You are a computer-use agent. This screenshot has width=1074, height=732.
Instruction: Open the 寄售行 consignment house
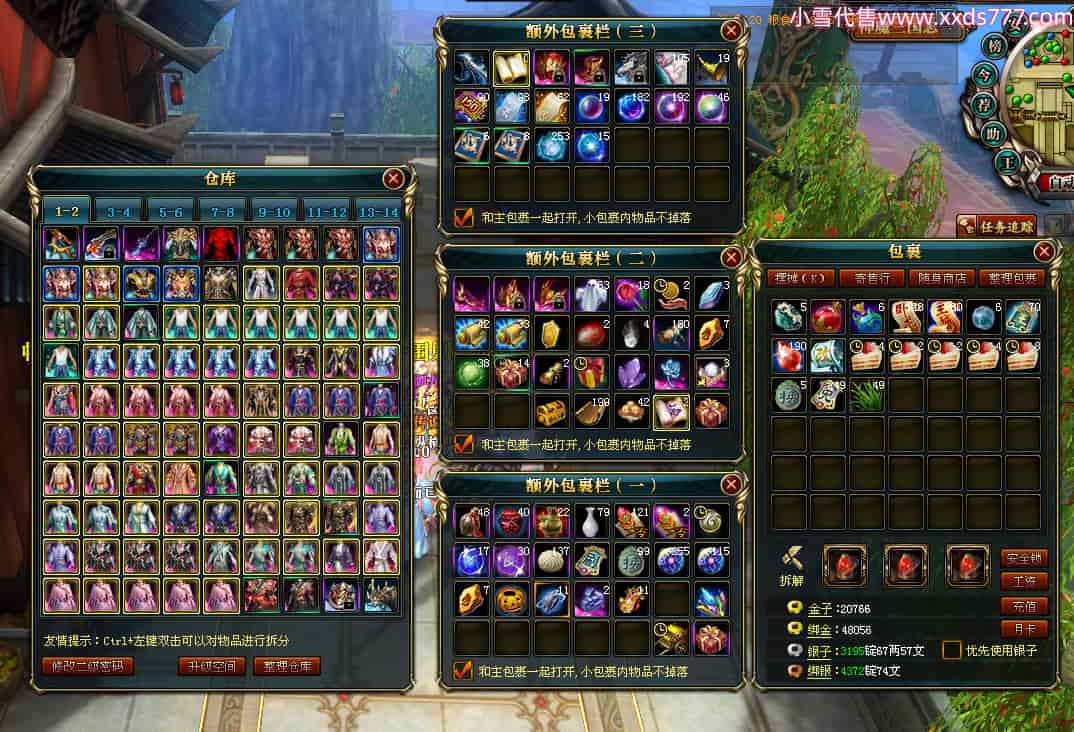[x=866, y=278]
